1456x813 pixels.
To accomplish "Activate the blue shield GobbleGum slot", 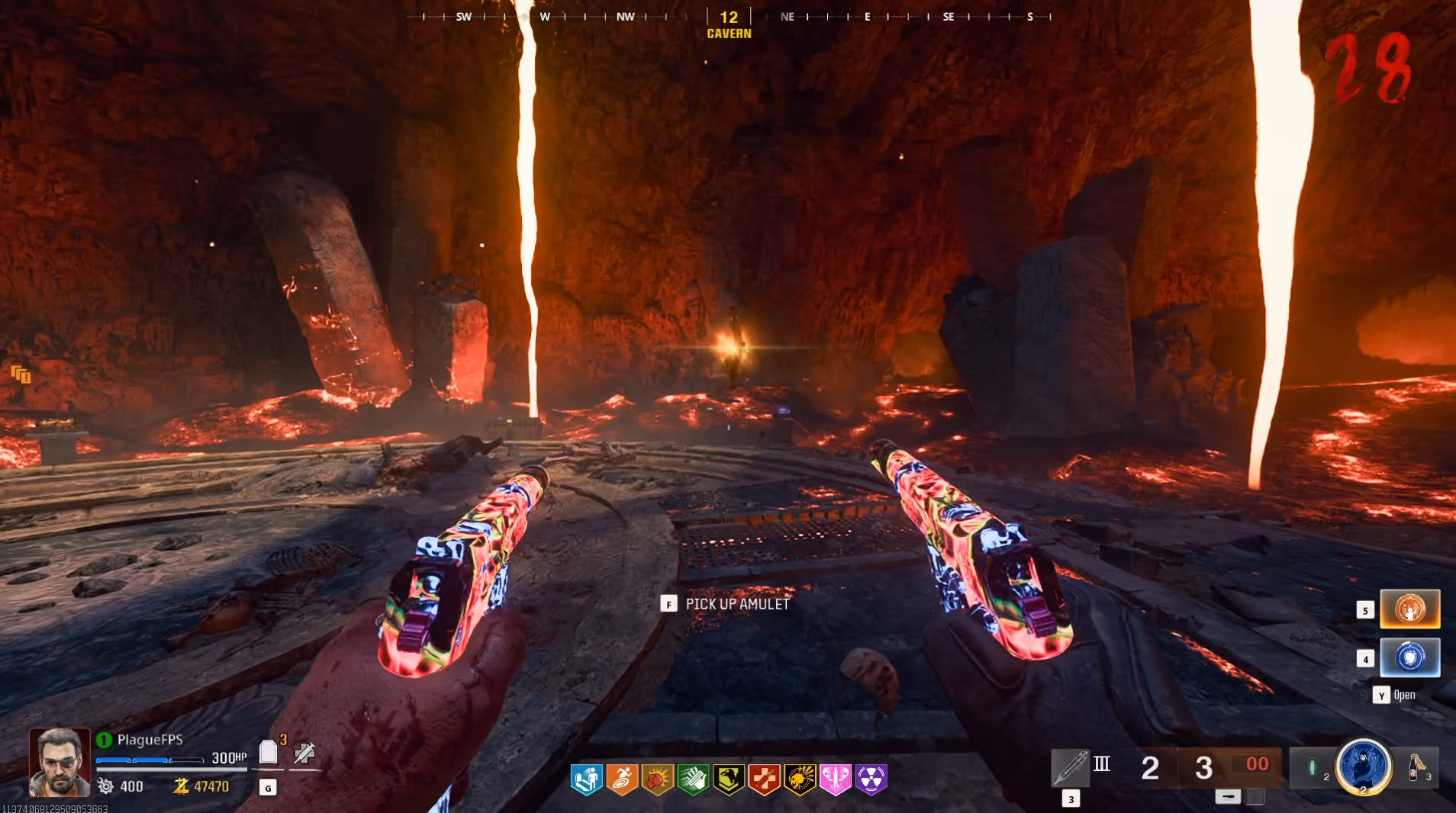I will click(1409, 657).
